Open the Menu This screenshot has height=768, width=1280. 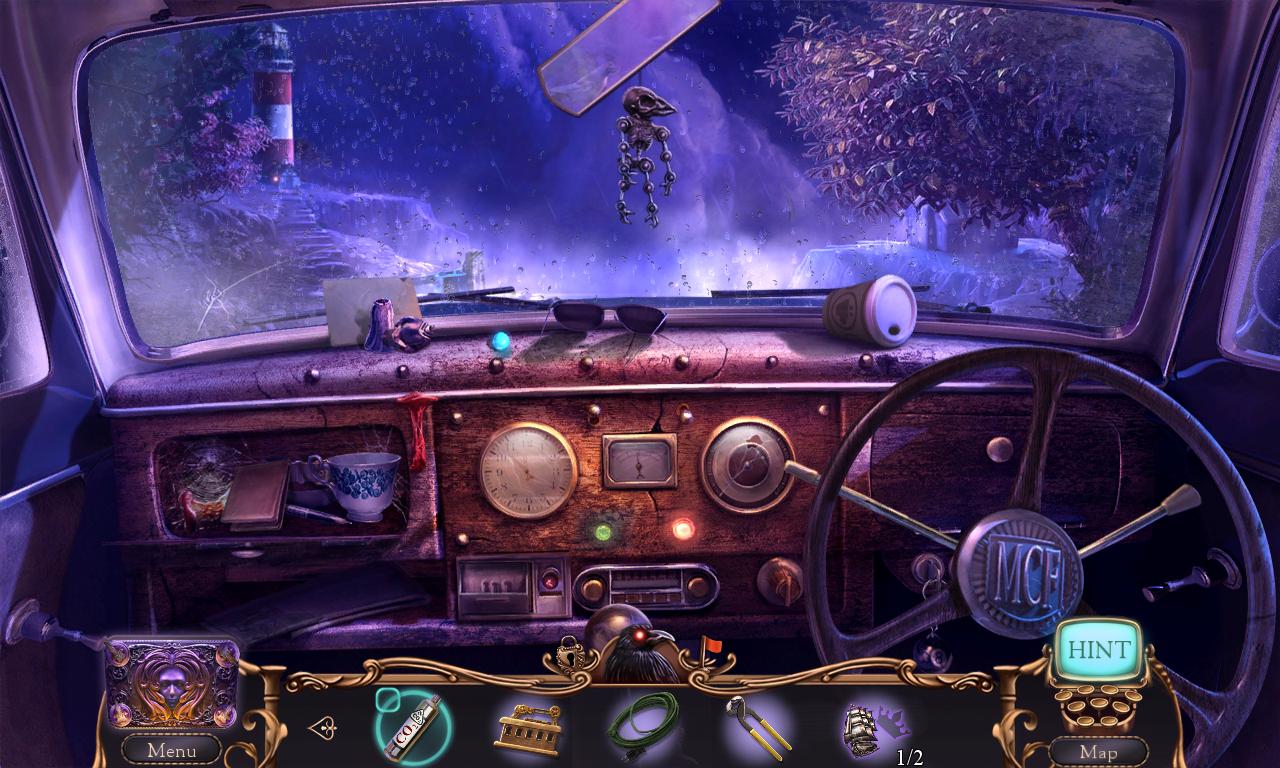[x=170, y=751]
